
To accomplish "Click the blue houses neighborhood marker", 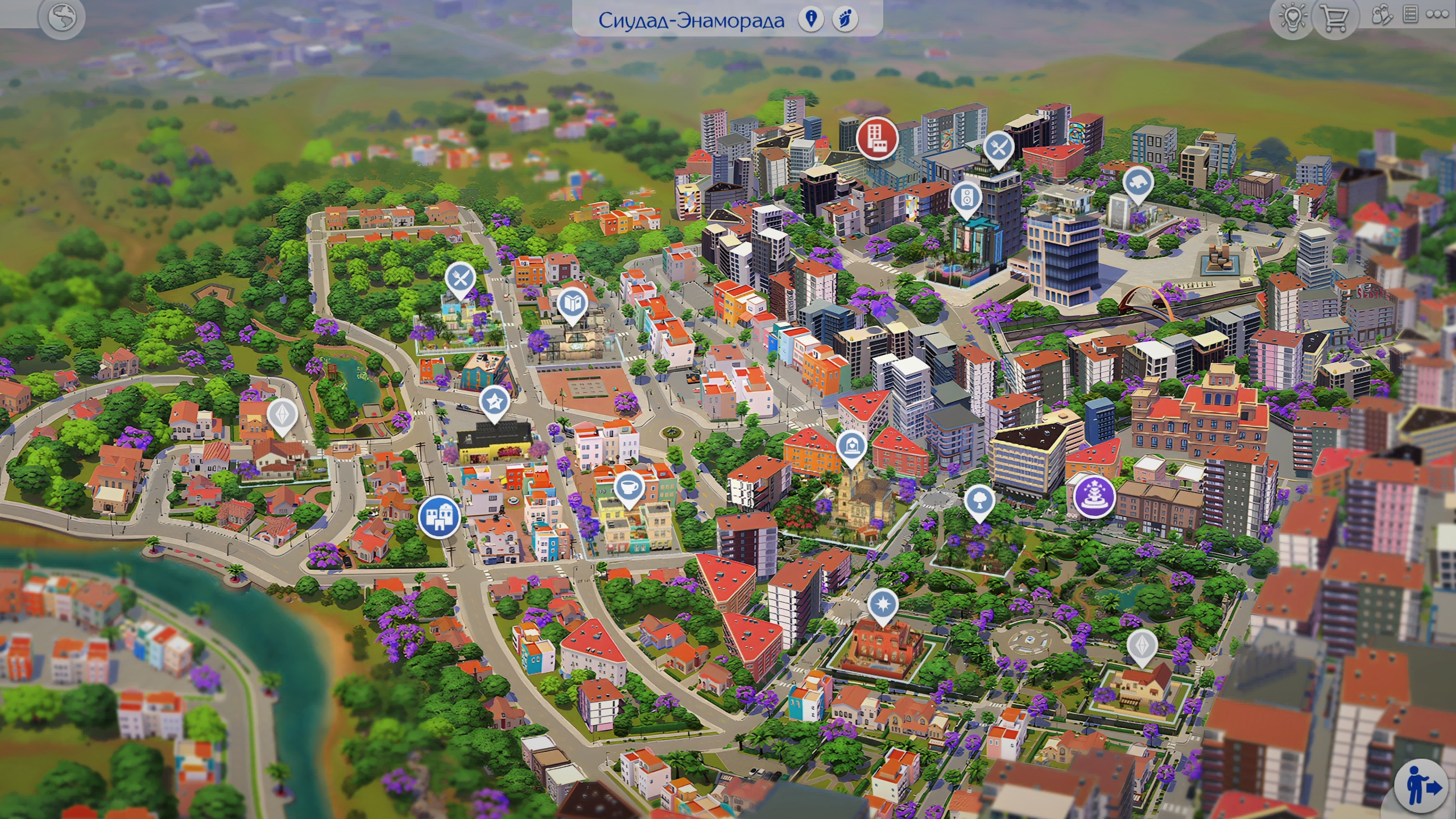I will (x=439, y=516).
